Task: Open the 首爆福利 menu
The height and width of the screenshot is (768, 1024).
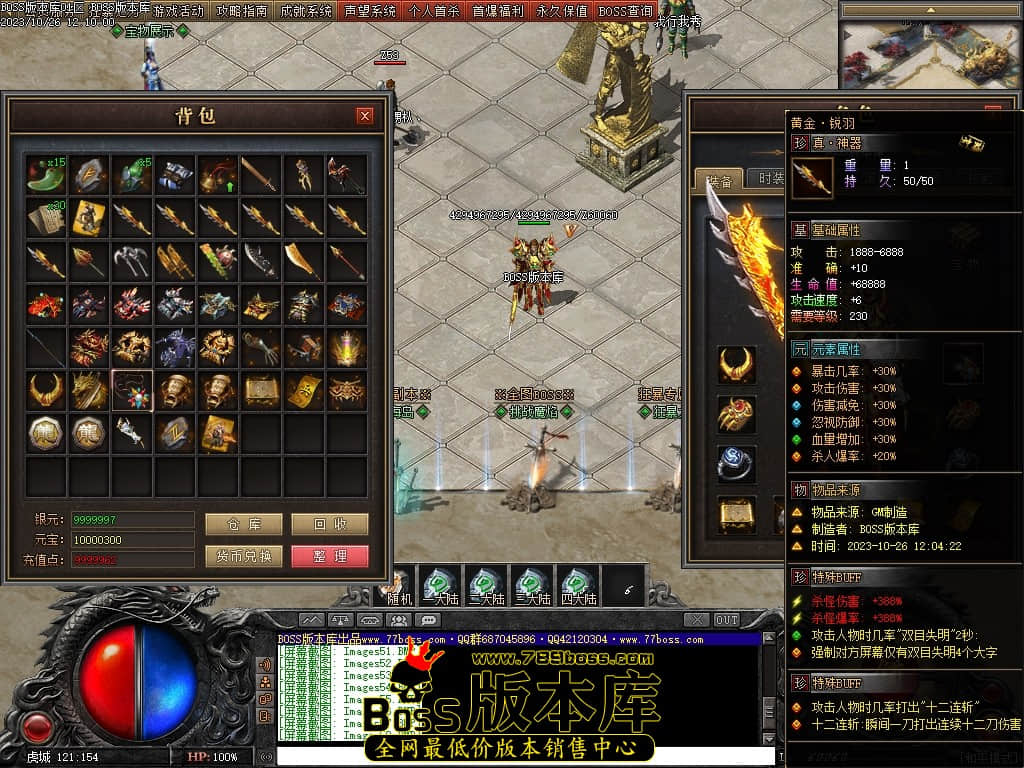Action: (x=498, y=11)
